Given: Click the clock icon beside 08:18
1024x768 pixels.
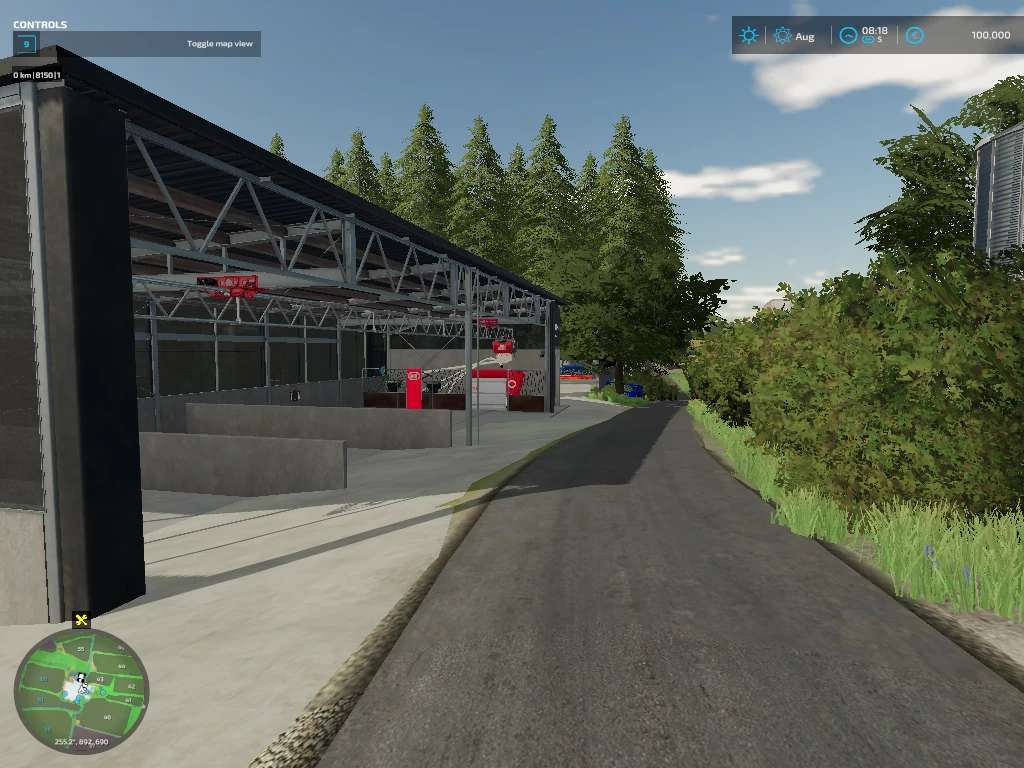Looking at the screenshot, I should (848, 35).
